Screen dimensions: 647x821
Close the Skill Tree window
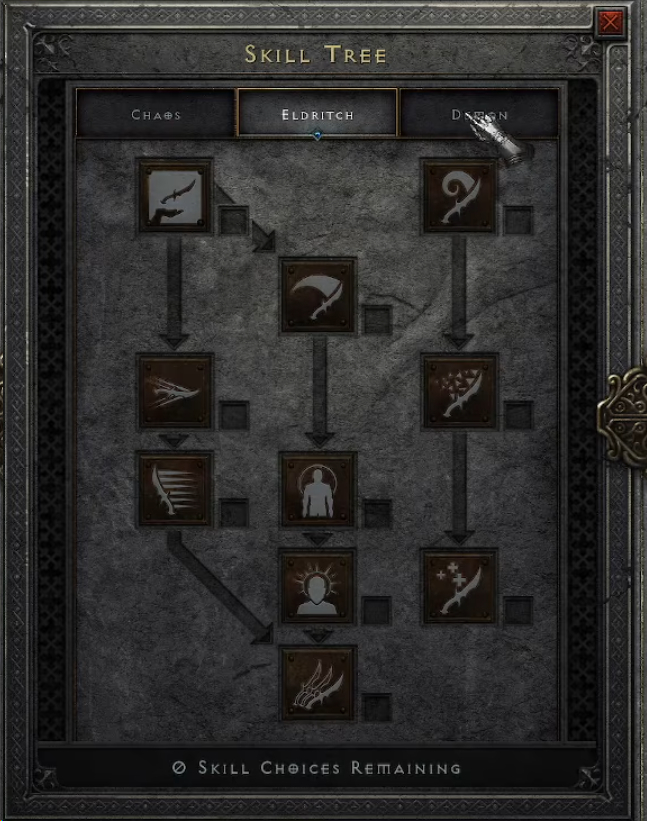pos(609,23)
